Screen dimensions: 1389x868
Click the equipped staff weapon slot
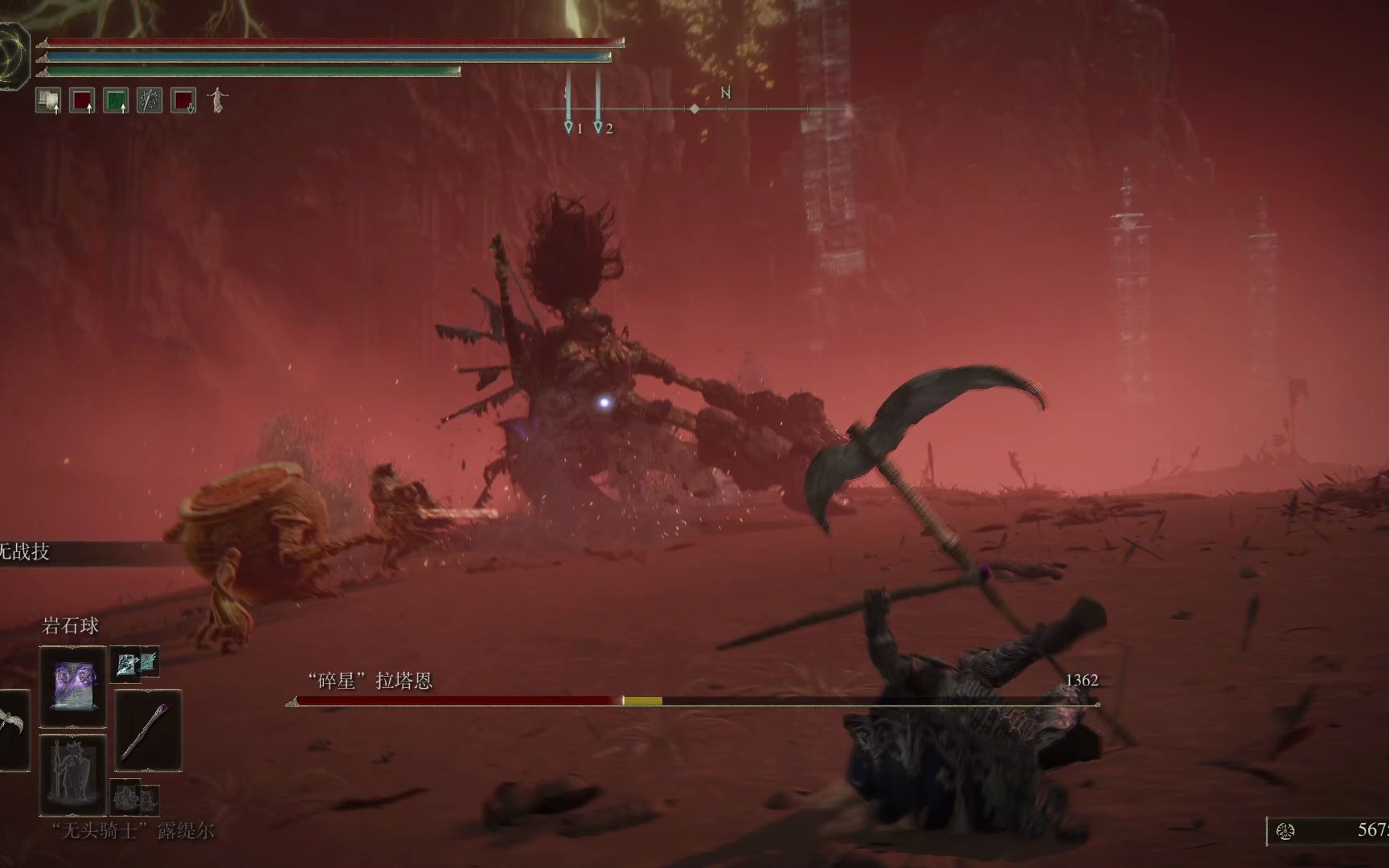click(x=148, y=731)
